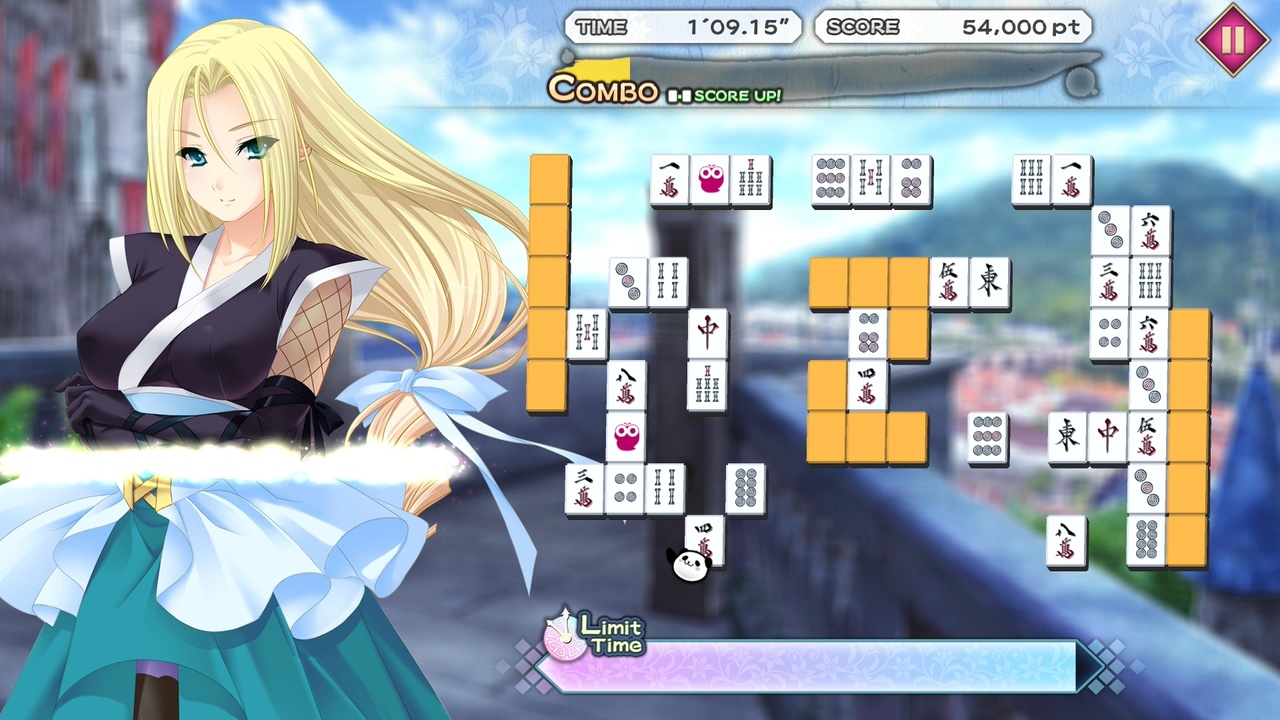Pick the second pink owl tile mid-left board
The image size is (1280, 720).
click(625, 437)
